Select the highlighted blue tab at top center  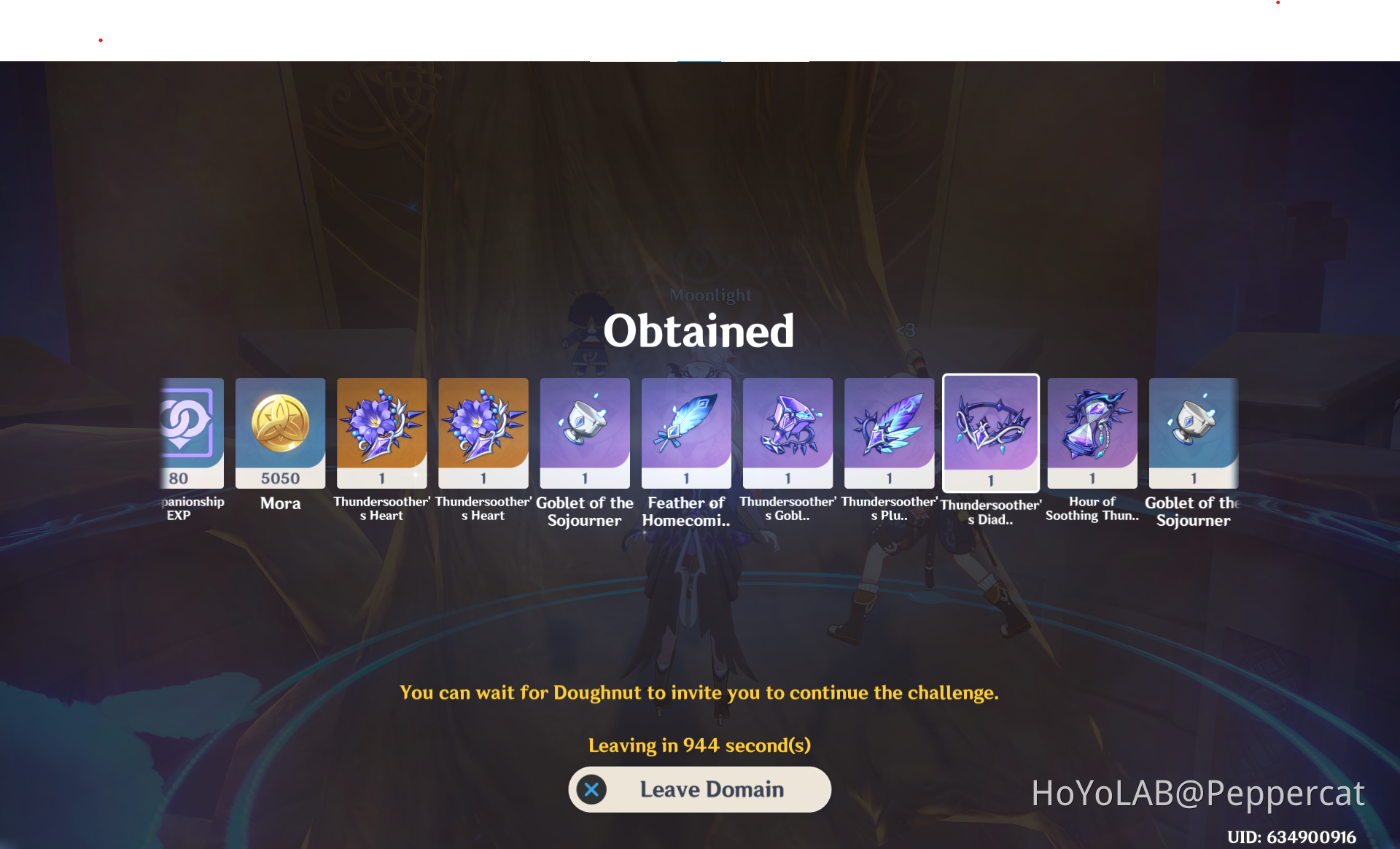coord(699,63)
